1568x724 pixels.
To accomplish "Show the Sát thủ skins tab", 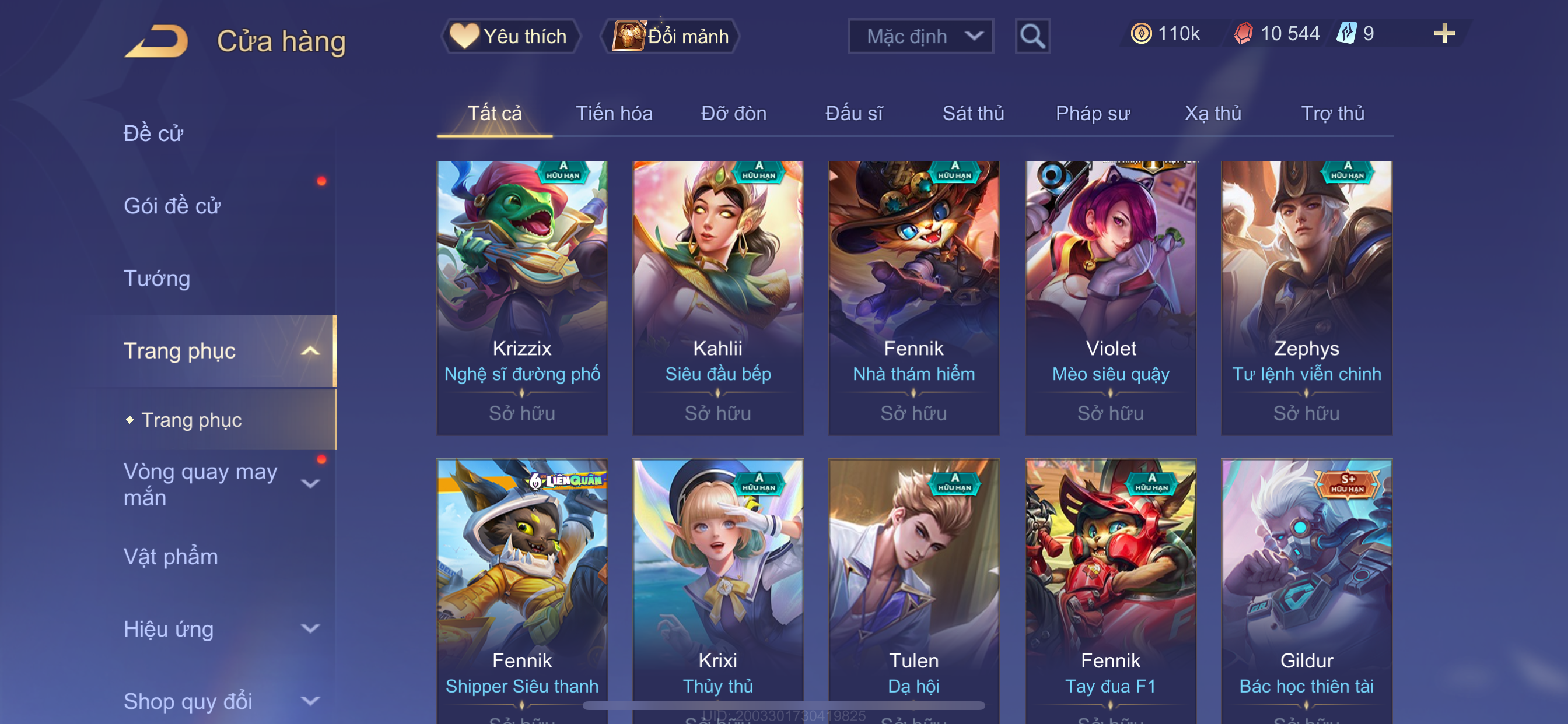I will click(x=972, y=113).
